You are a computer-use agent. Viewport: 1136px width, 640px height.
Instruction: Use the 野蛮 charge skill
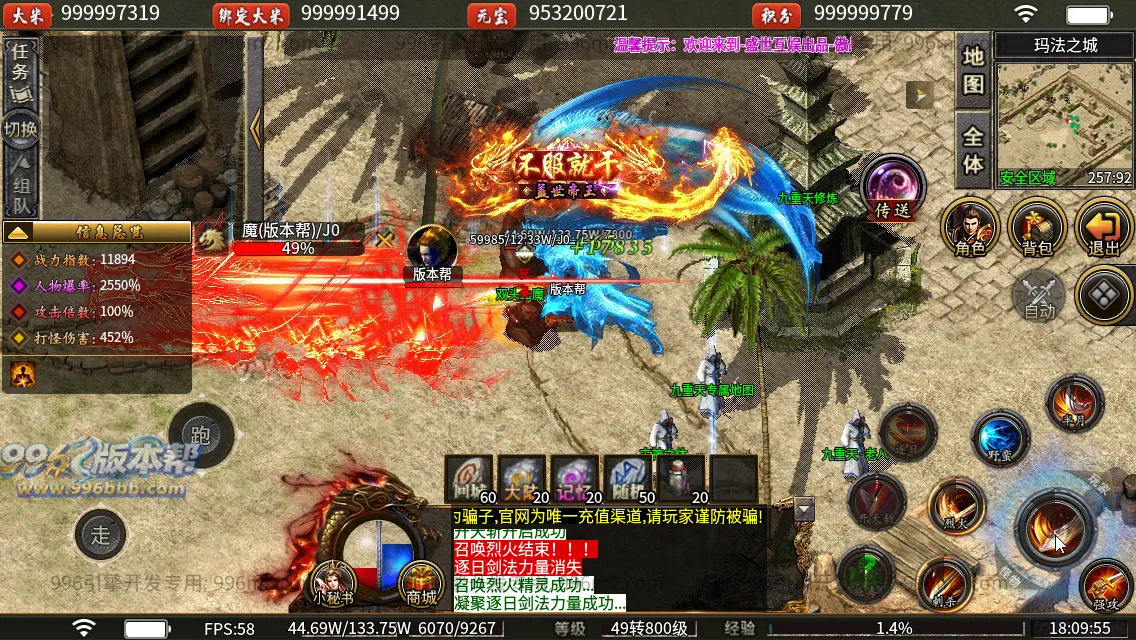pos(999,438)
